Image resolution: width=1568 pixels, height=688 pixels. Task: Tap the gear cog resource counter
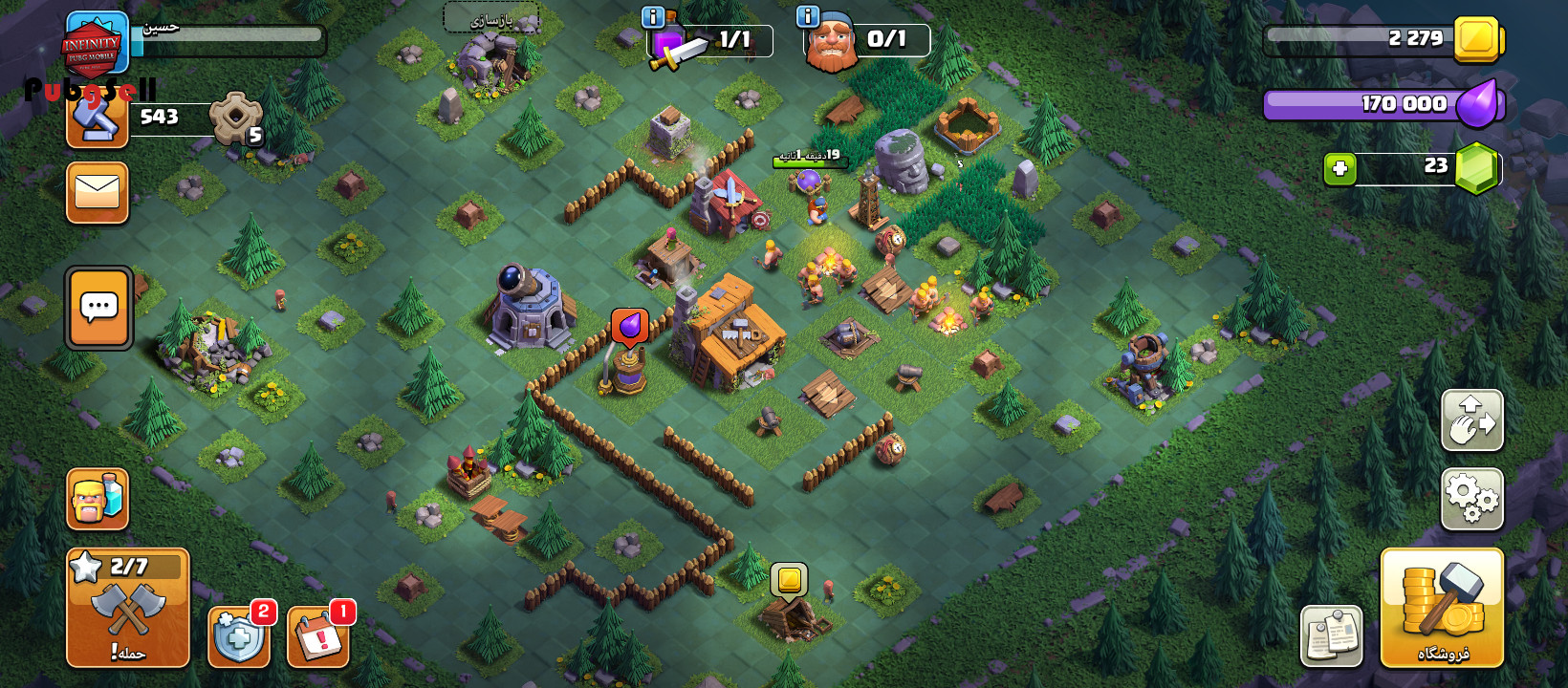[x=236, y=118]
